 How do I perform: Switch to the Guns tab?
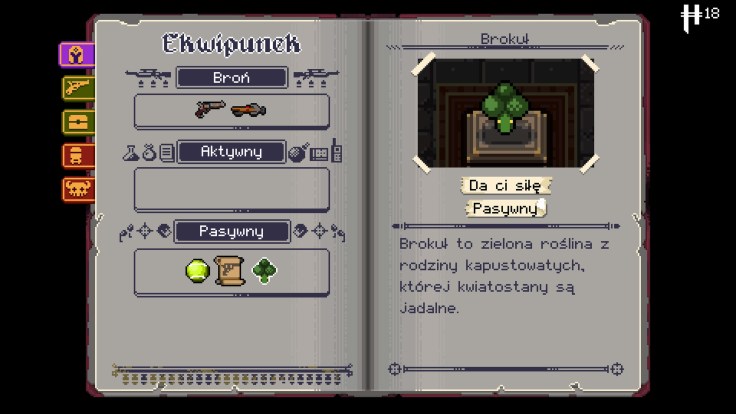click(77, 89)
